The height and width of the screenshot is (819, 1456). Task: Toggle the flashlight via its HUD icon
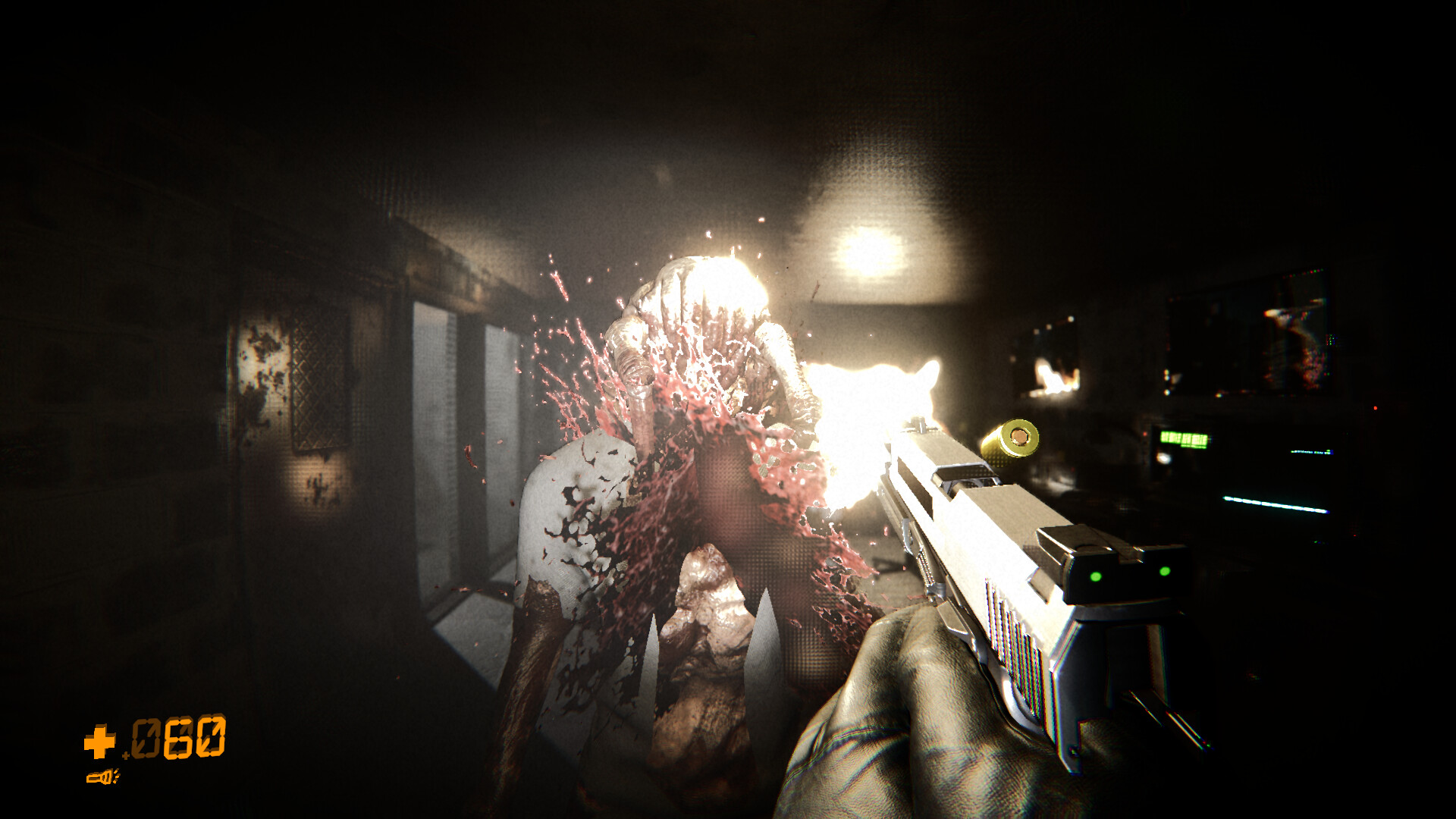coord(102,777)
